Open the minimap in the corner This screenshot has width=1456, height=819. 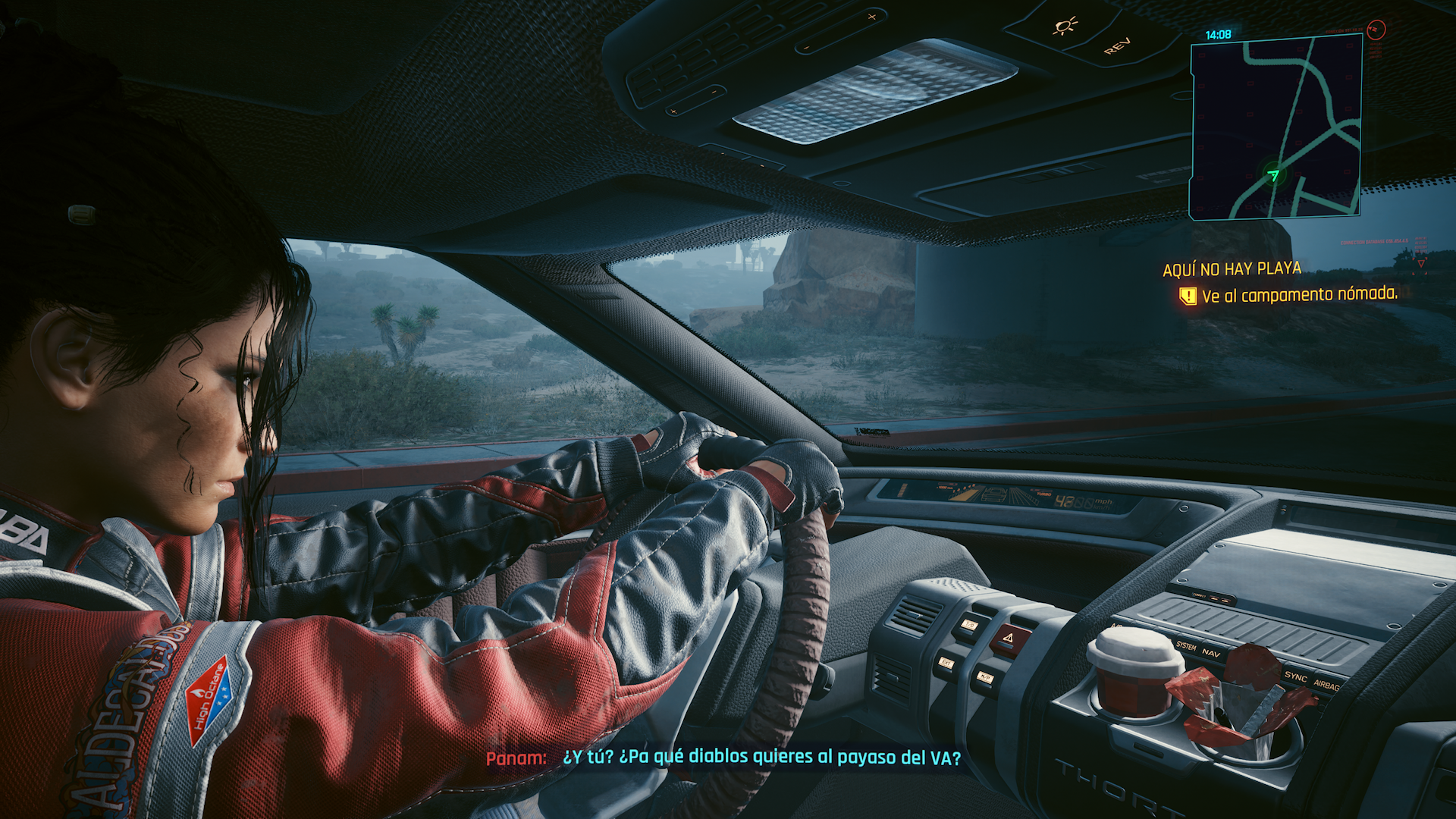tap(1276, 127)
